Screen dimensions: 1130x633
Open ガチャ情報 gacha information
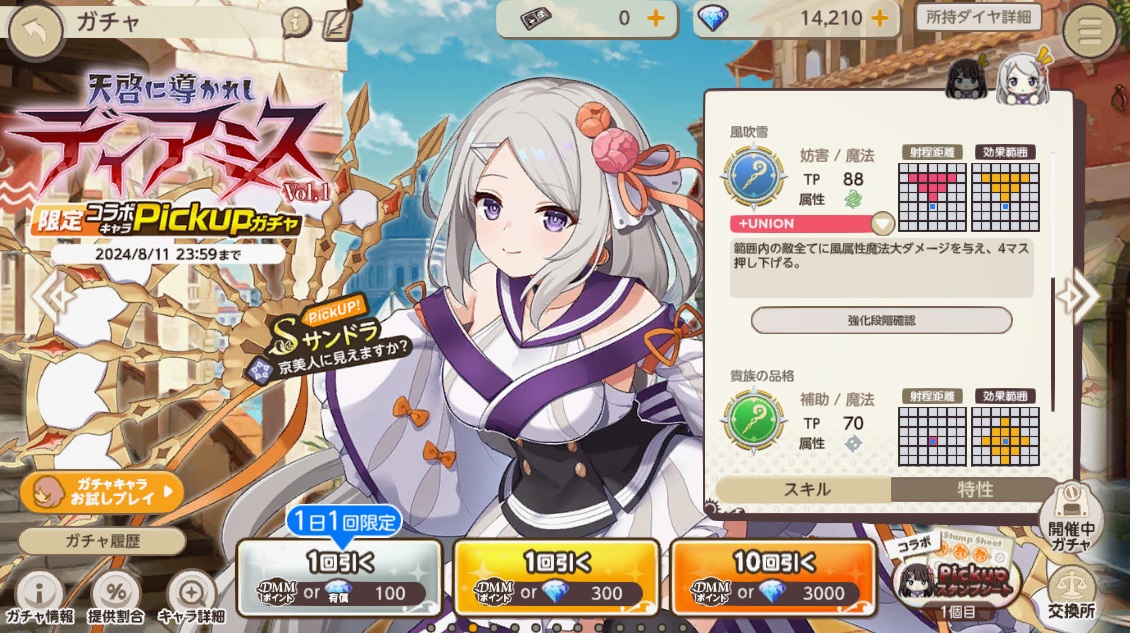38,597
